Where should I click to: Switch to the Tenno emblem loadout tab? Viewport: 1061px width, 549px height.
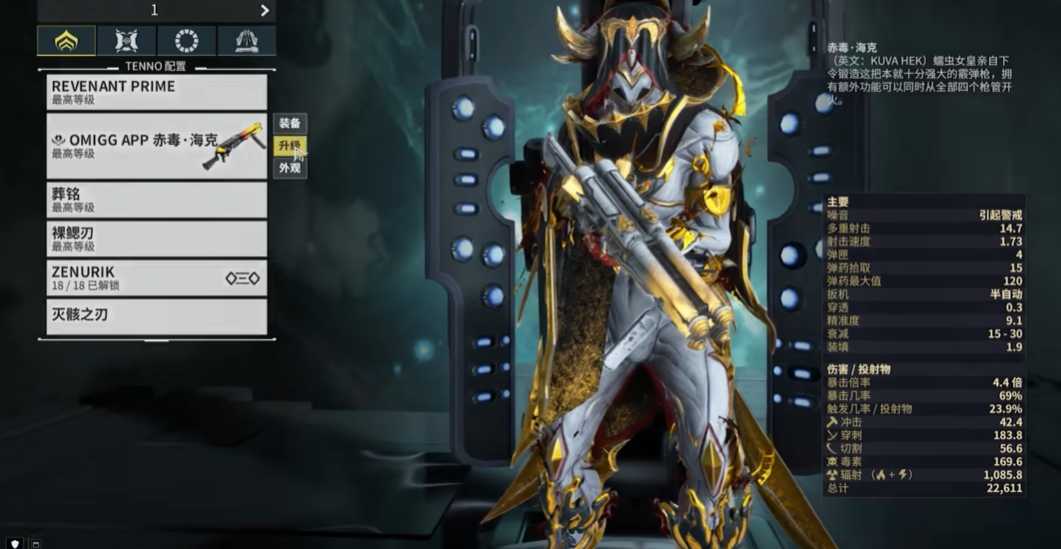(x=66, y=41)
